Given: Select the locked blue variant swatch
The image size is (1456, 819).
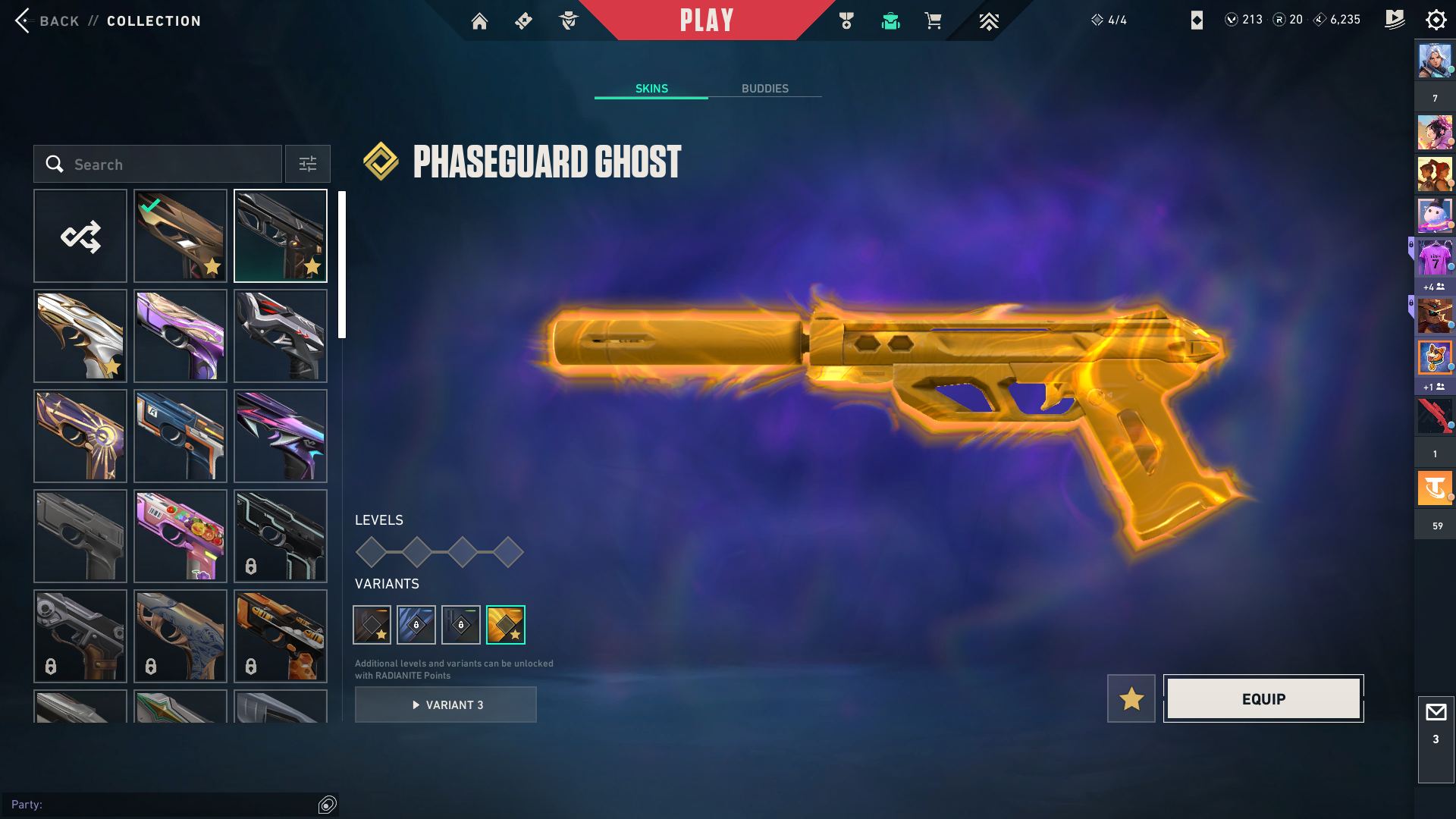Looking at the screenshot, I should click(416, 625).
